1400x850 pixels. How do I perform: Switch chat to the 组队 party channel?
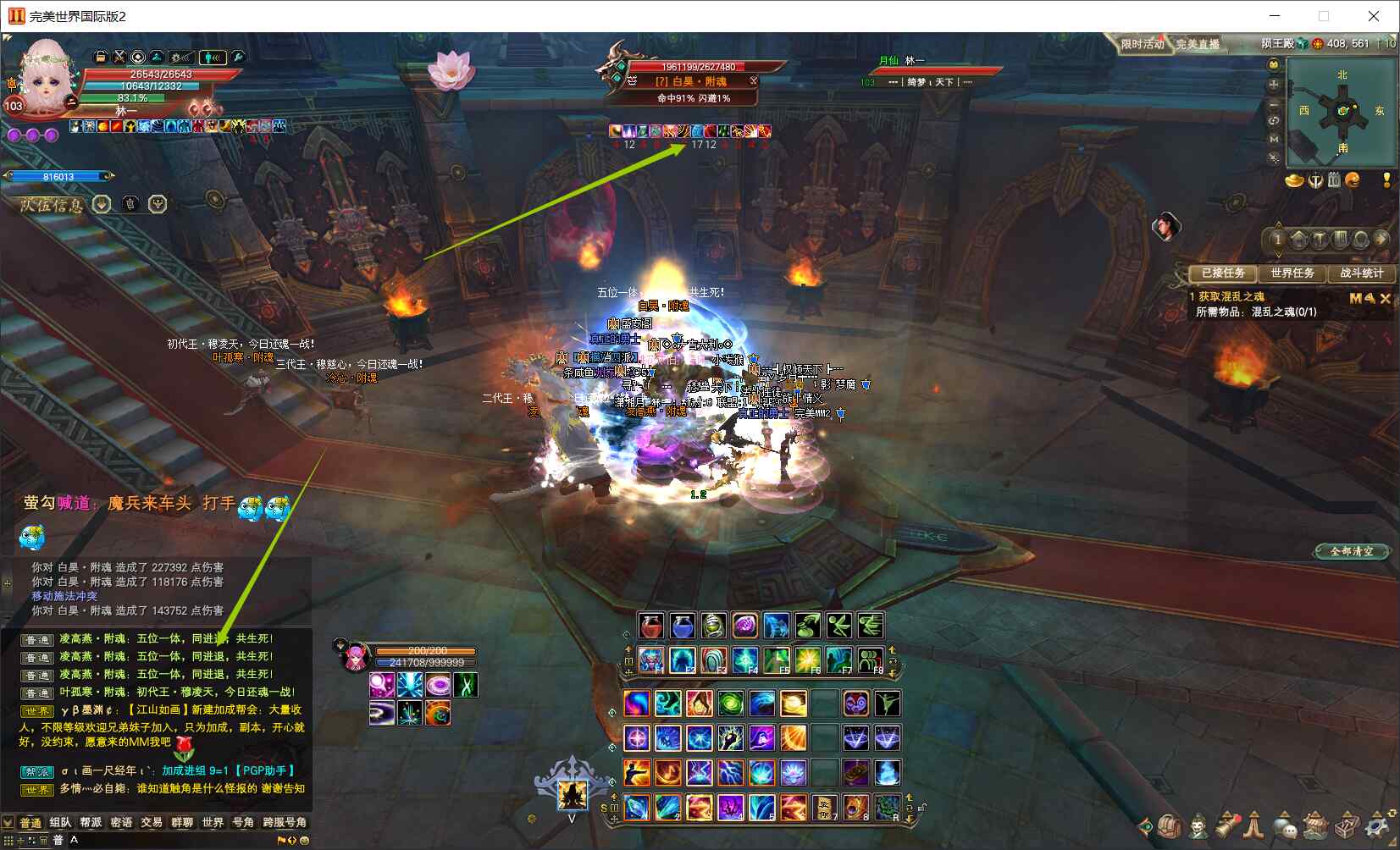click(x=60, y=822)
